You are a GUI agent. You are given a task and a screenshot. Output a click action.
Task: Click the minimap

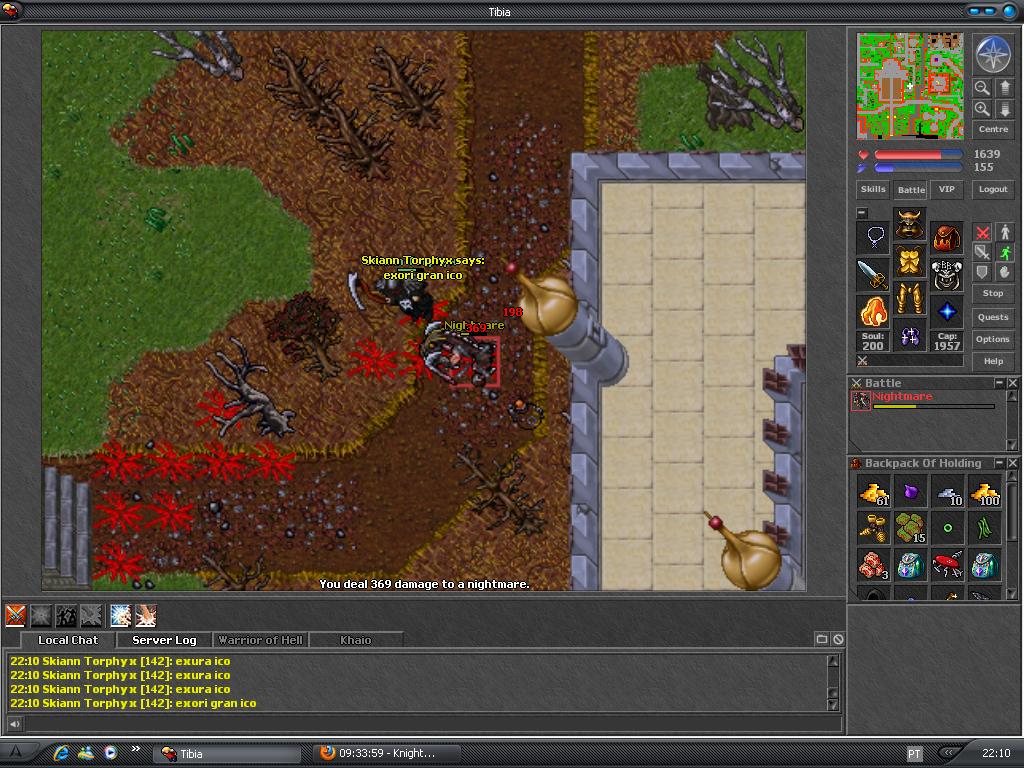[x=910, y=85]
